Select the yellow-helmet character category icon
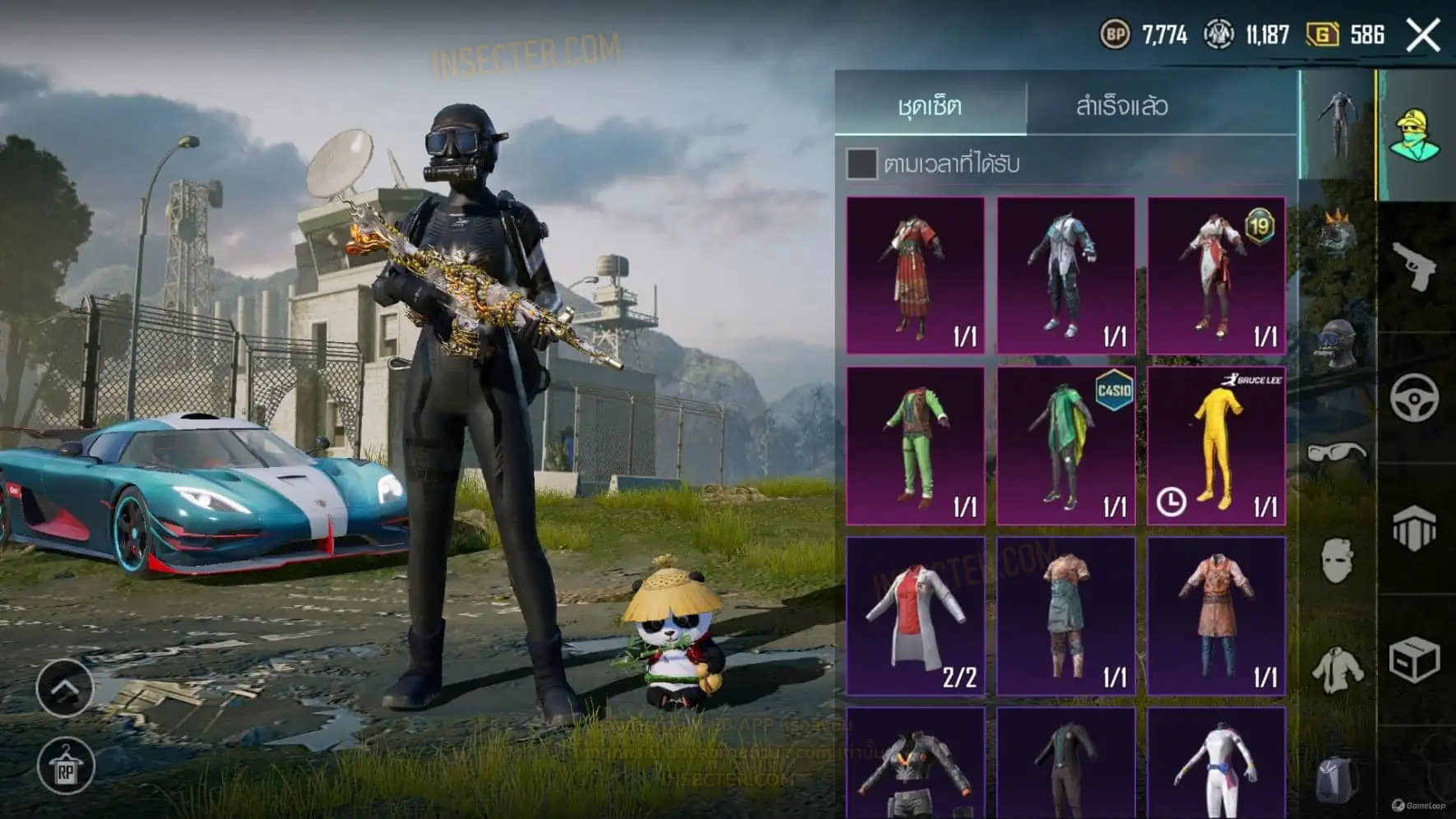Viewport: 1456px width, 819px height. (1415, 135)
